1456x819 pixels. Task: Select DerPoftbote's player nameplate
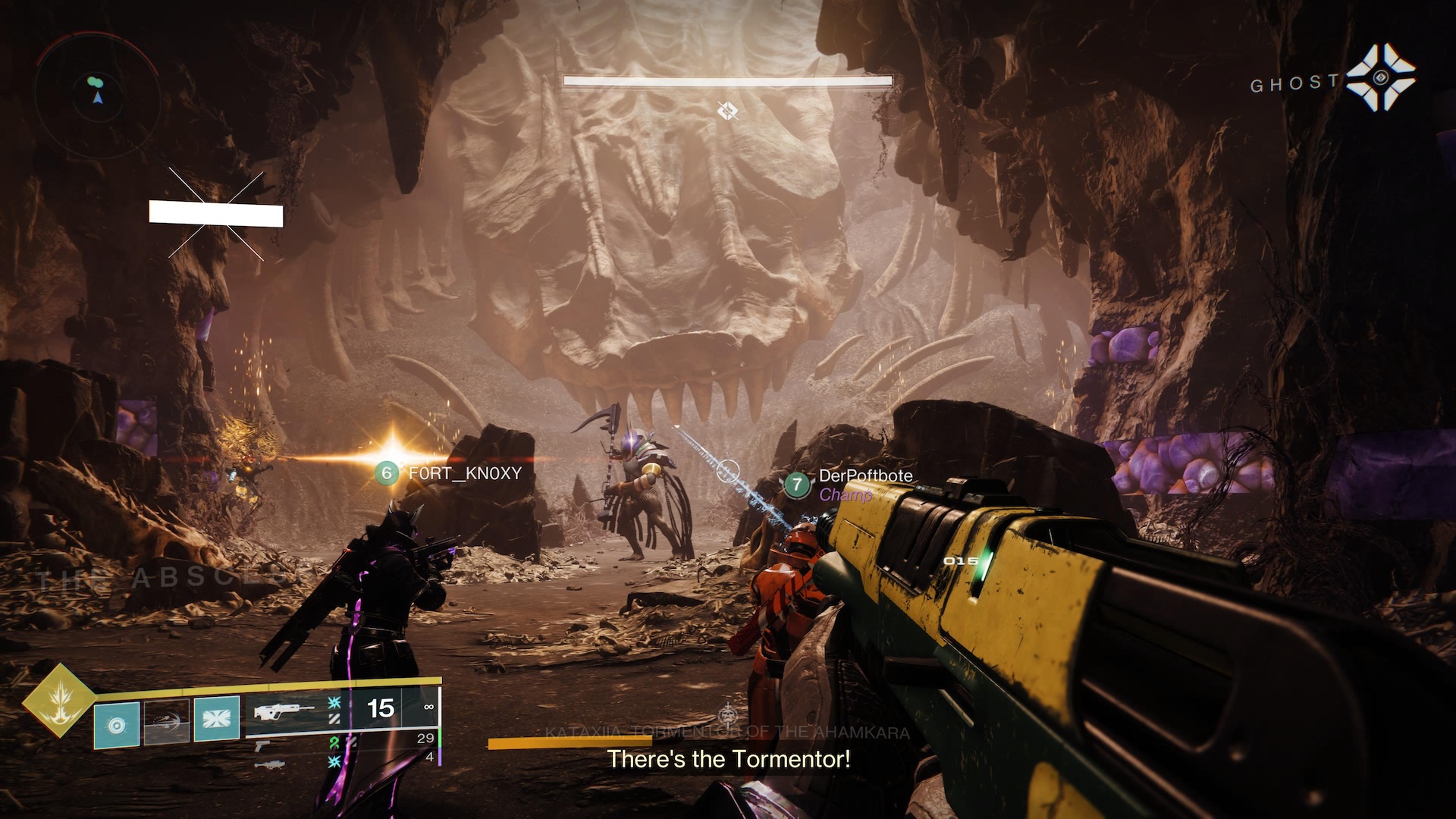[851, 483]
